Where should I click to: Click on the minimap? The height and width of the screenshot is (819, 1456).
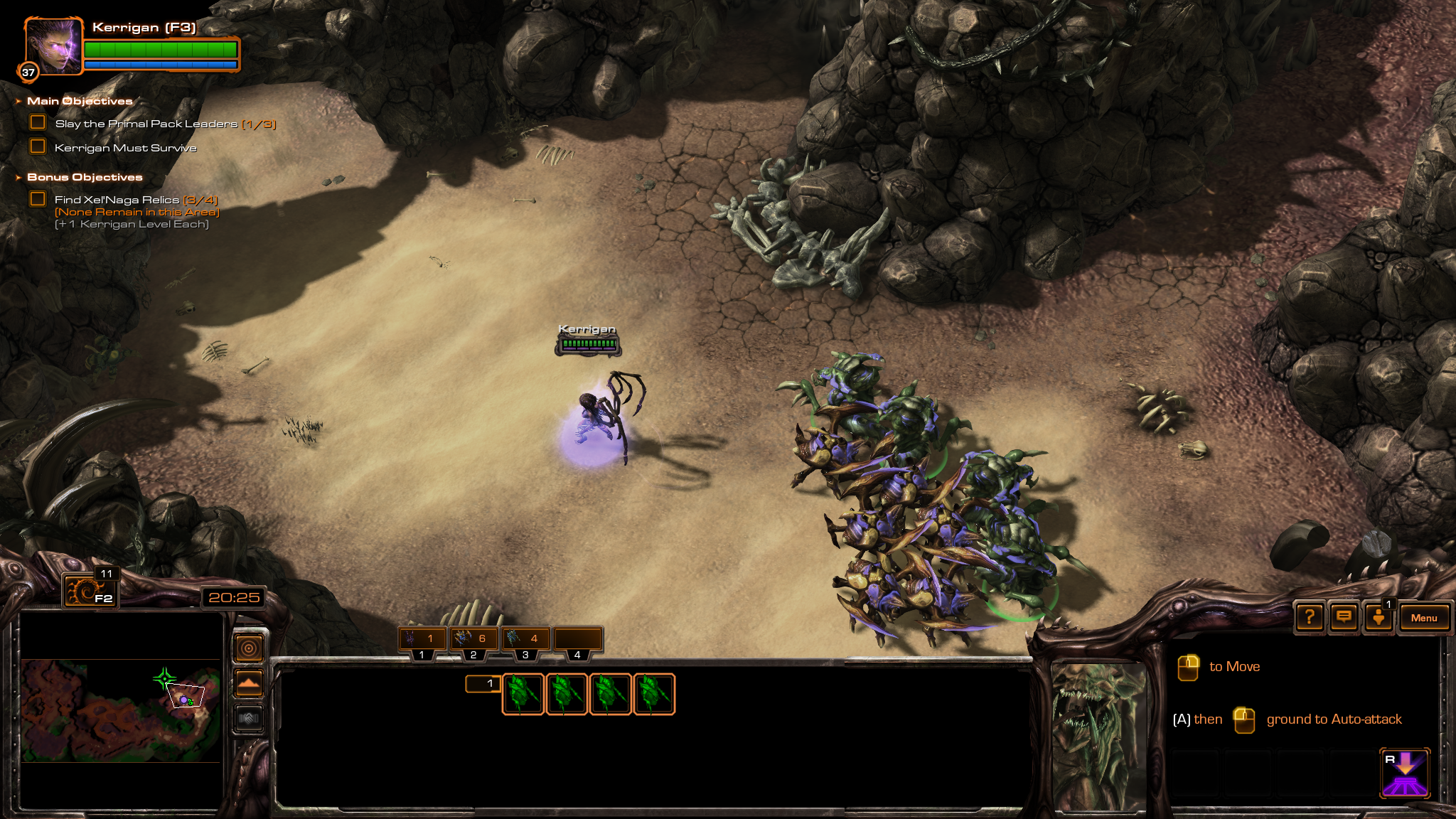click(121, 710)
